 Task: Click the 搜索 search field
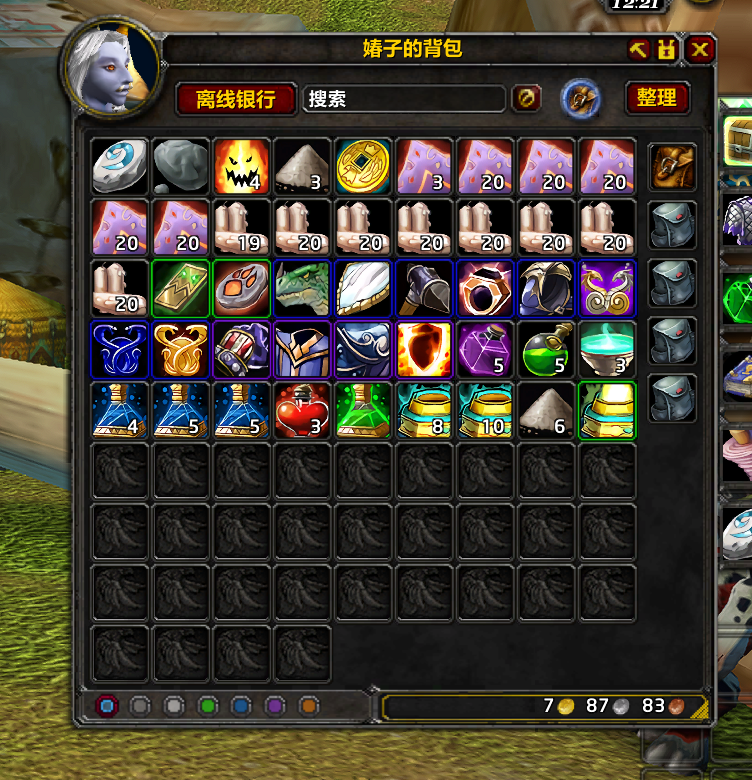(x=404, y=98)
